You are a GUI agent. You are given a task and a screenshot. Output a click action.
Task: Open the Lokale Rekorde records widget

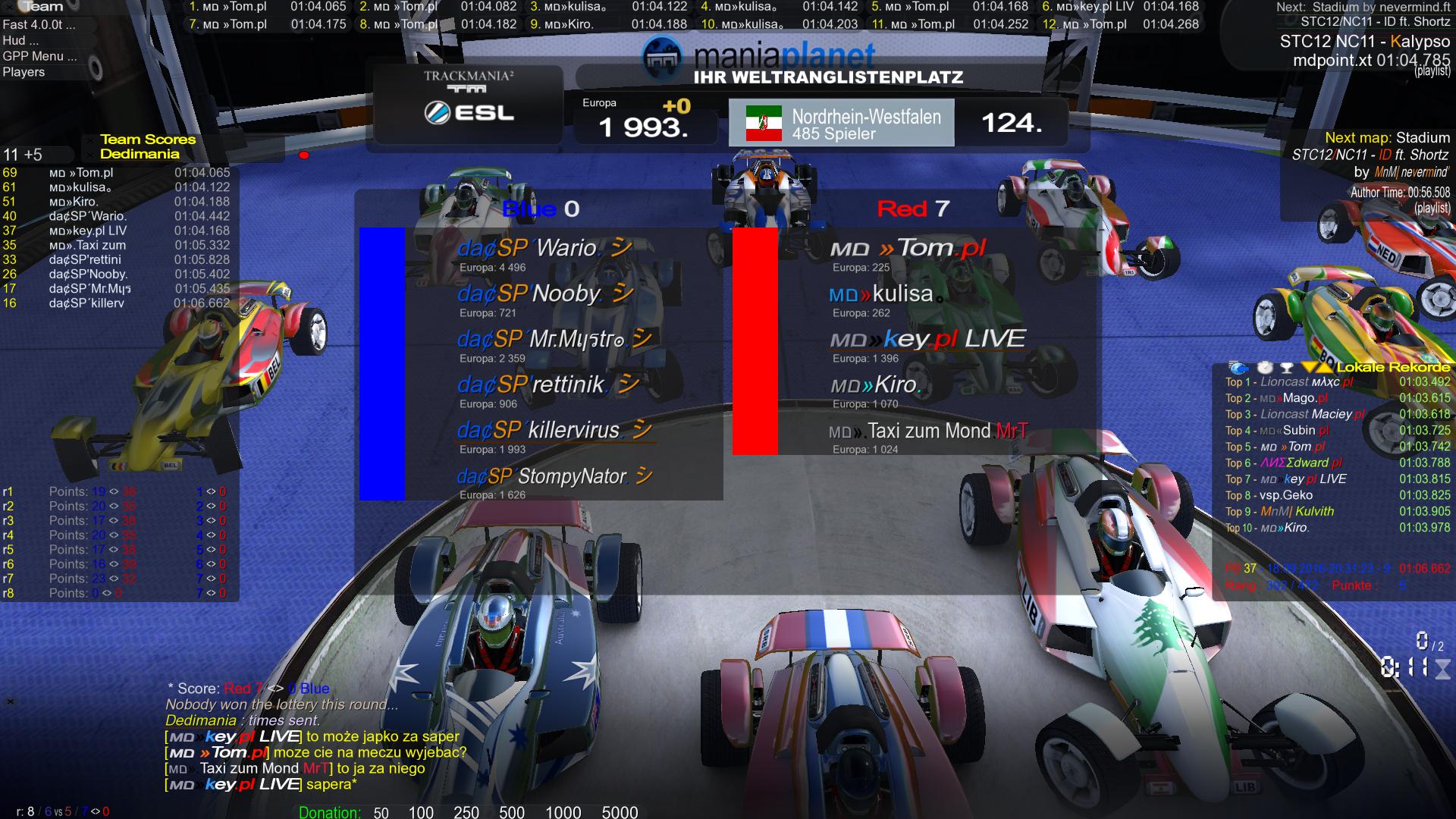point(1392,368)
